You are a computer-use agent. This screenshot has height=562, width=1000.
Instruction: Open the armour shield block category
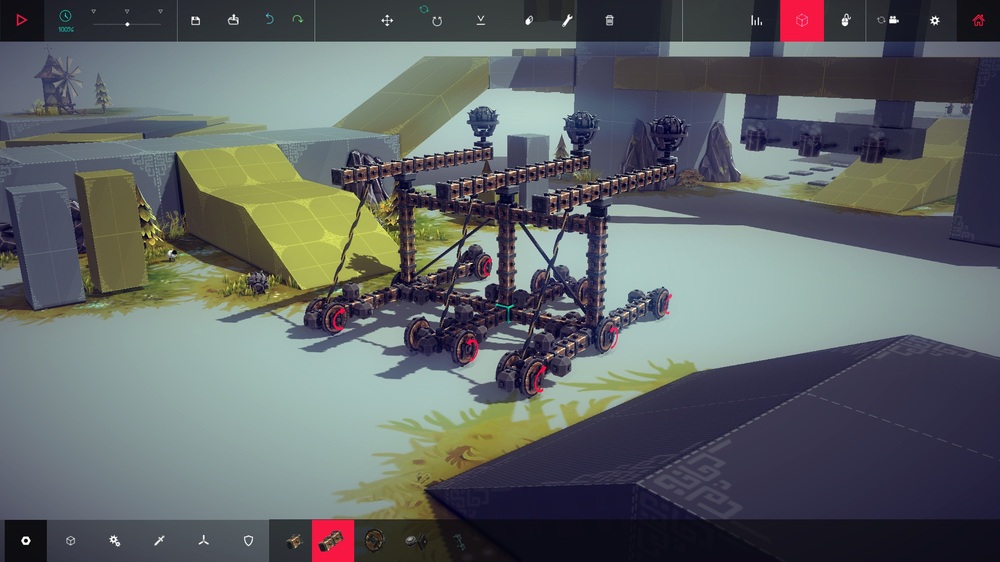pos(249,541)
